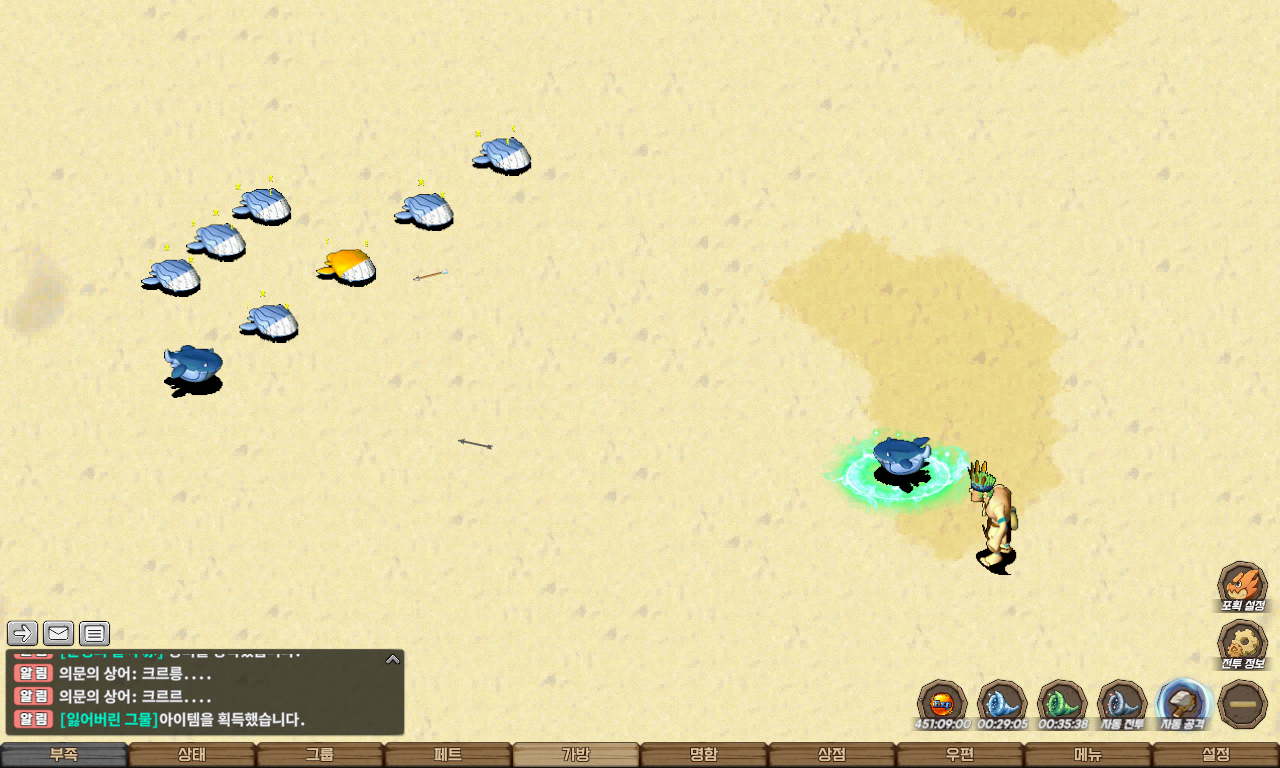Open the 설정 (Settings) menu
Image resolution: width=1280 pixels, height=768 pixels.
click(1216, 755)
